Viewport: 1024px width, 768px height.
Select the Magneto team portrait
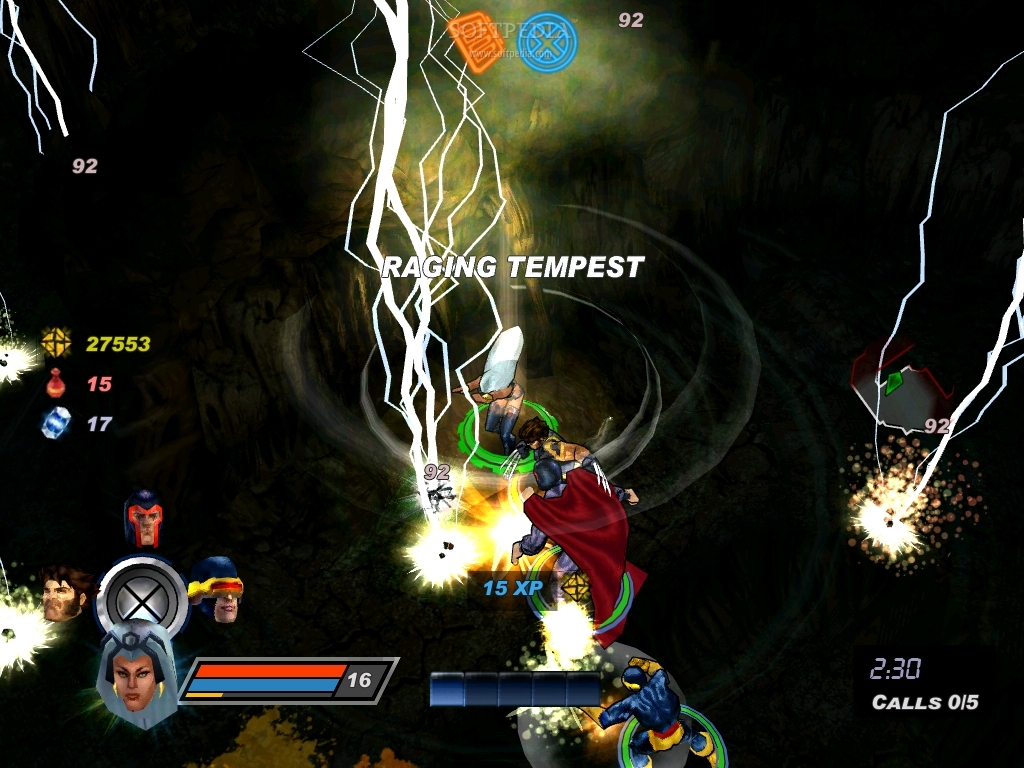click(x=143, y=518)
